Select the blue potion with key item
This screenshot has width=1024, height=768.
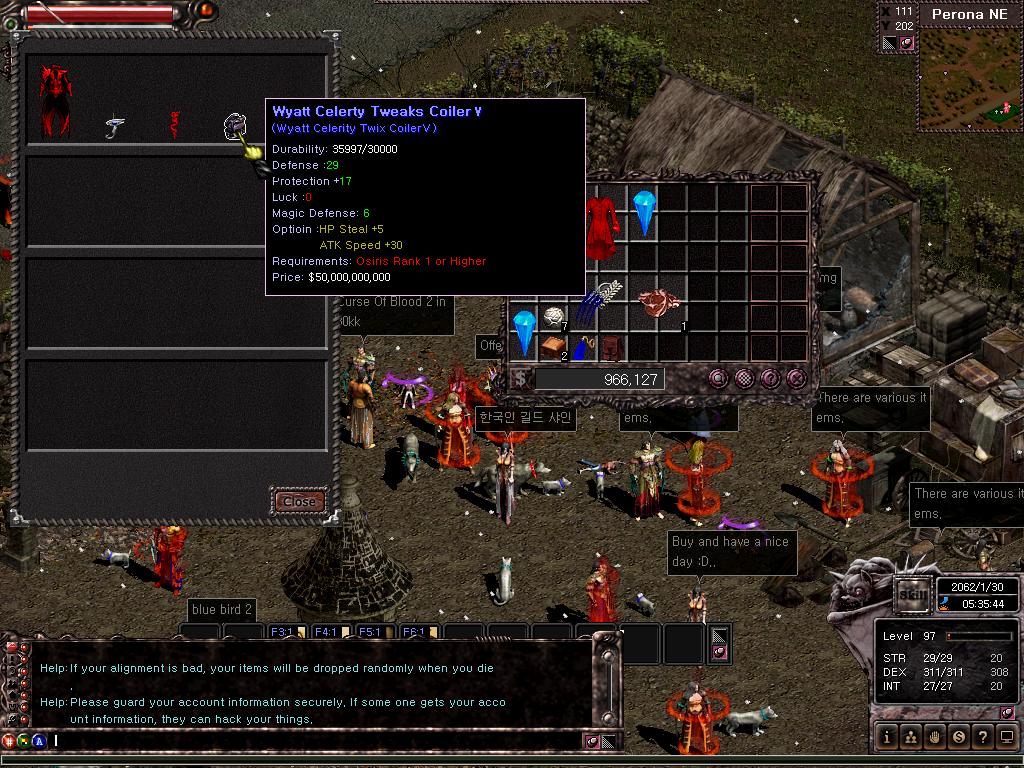(x=583, y=349)
